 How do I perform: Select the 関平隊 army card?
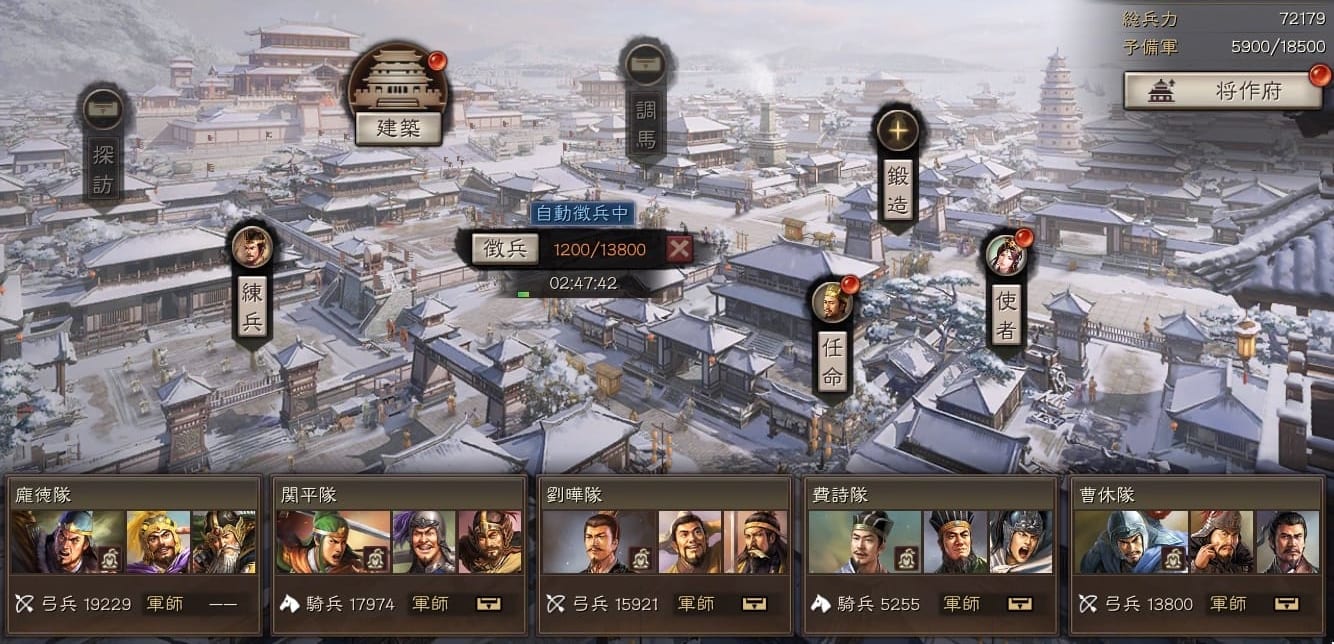coord(399,541)
